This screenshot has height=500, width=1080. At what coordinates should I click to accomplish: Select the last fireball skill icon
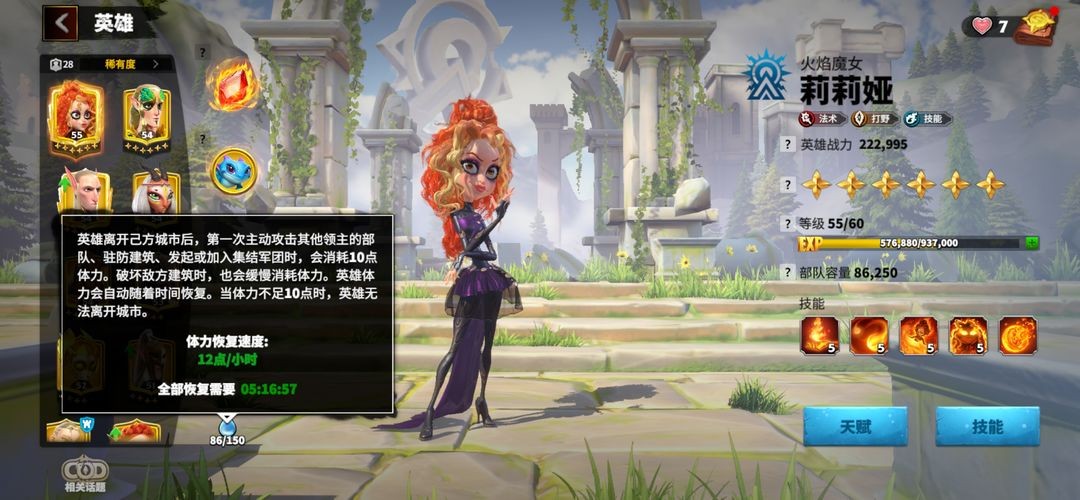pyautogui.click(x=1018, y=336)
